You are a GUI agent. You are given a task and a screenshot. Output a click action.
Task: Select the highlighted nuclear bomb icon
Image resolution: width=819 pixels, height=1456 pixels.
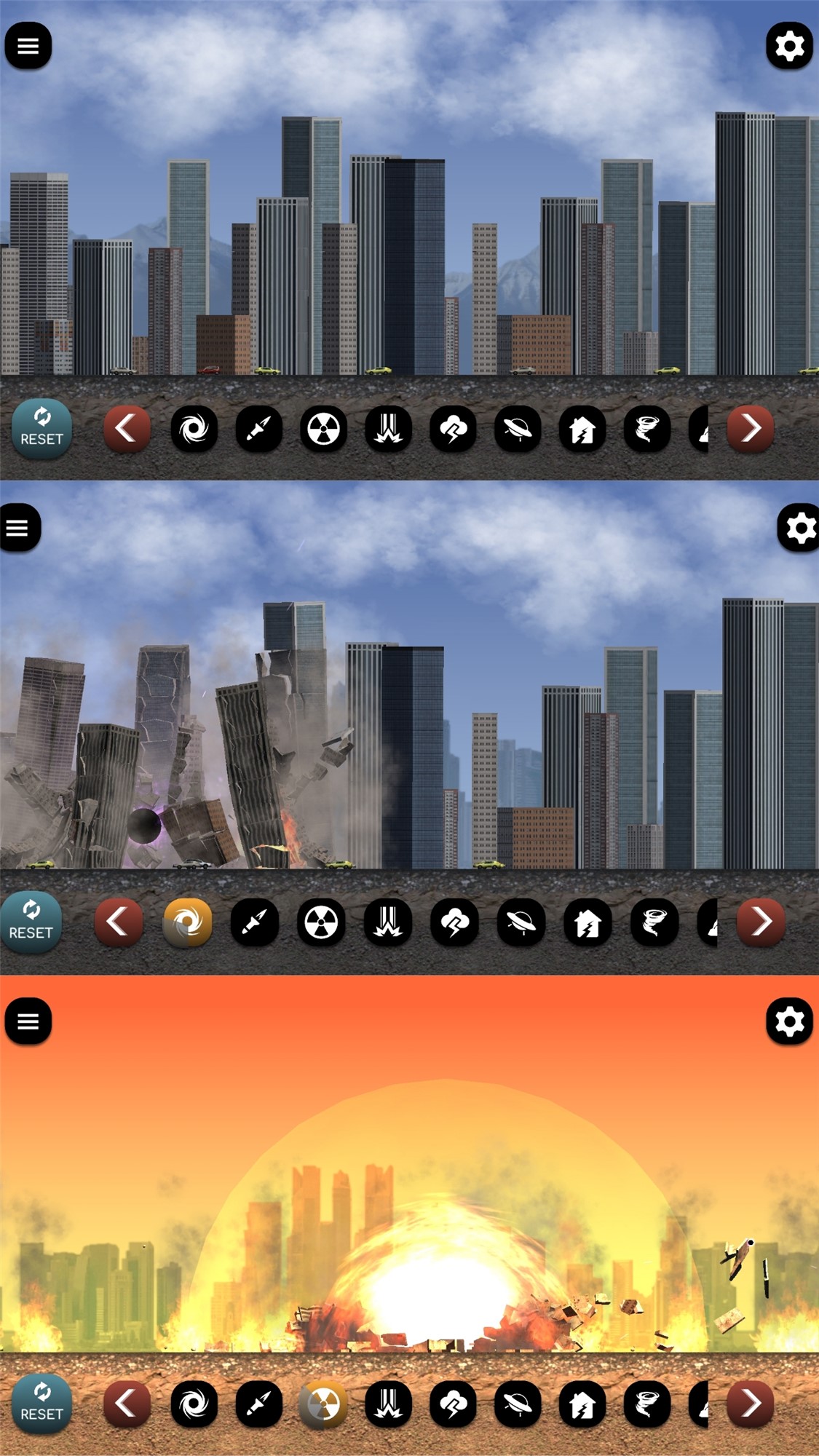(x=323, y=1404)
